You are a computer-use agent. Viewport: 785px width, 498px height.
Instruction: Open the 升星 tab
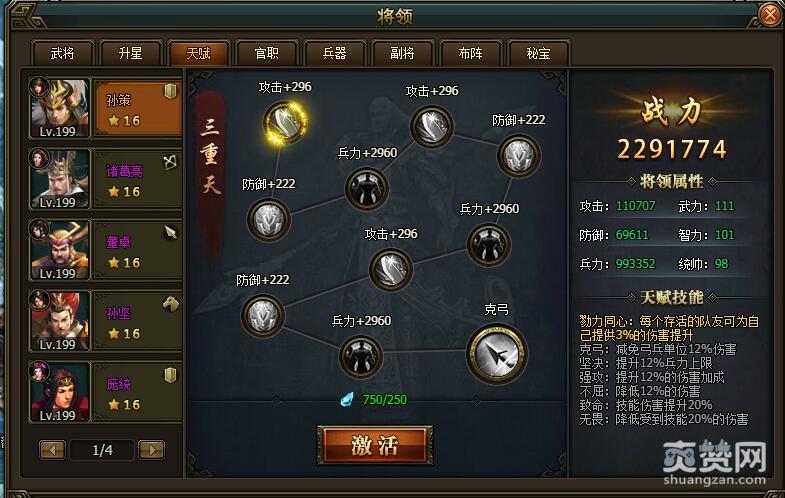(x=130, y=53)
